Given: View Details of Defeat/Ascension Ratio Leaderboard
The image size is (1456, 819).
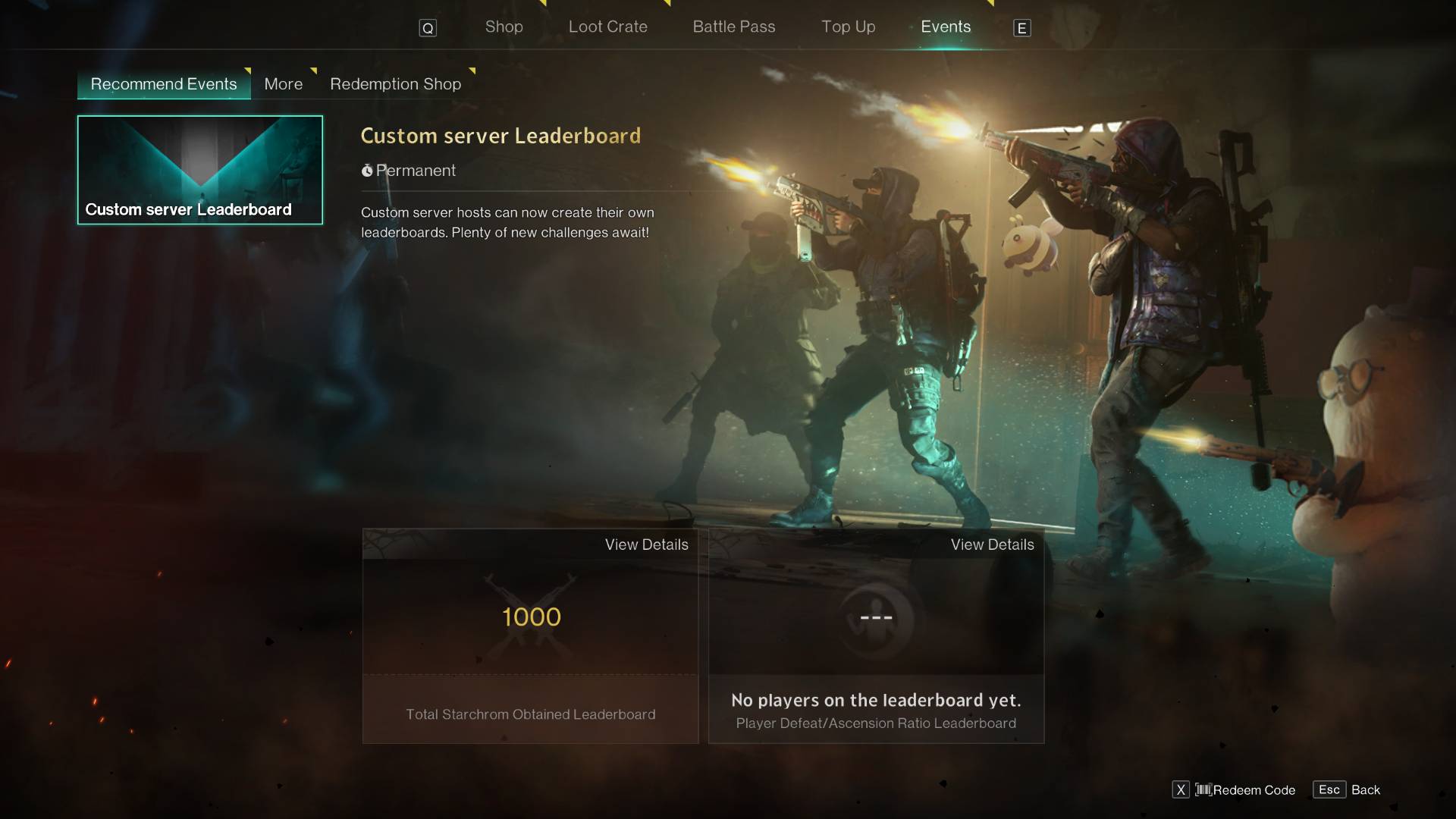Looking at the screenshot, I should coord(992,544).
